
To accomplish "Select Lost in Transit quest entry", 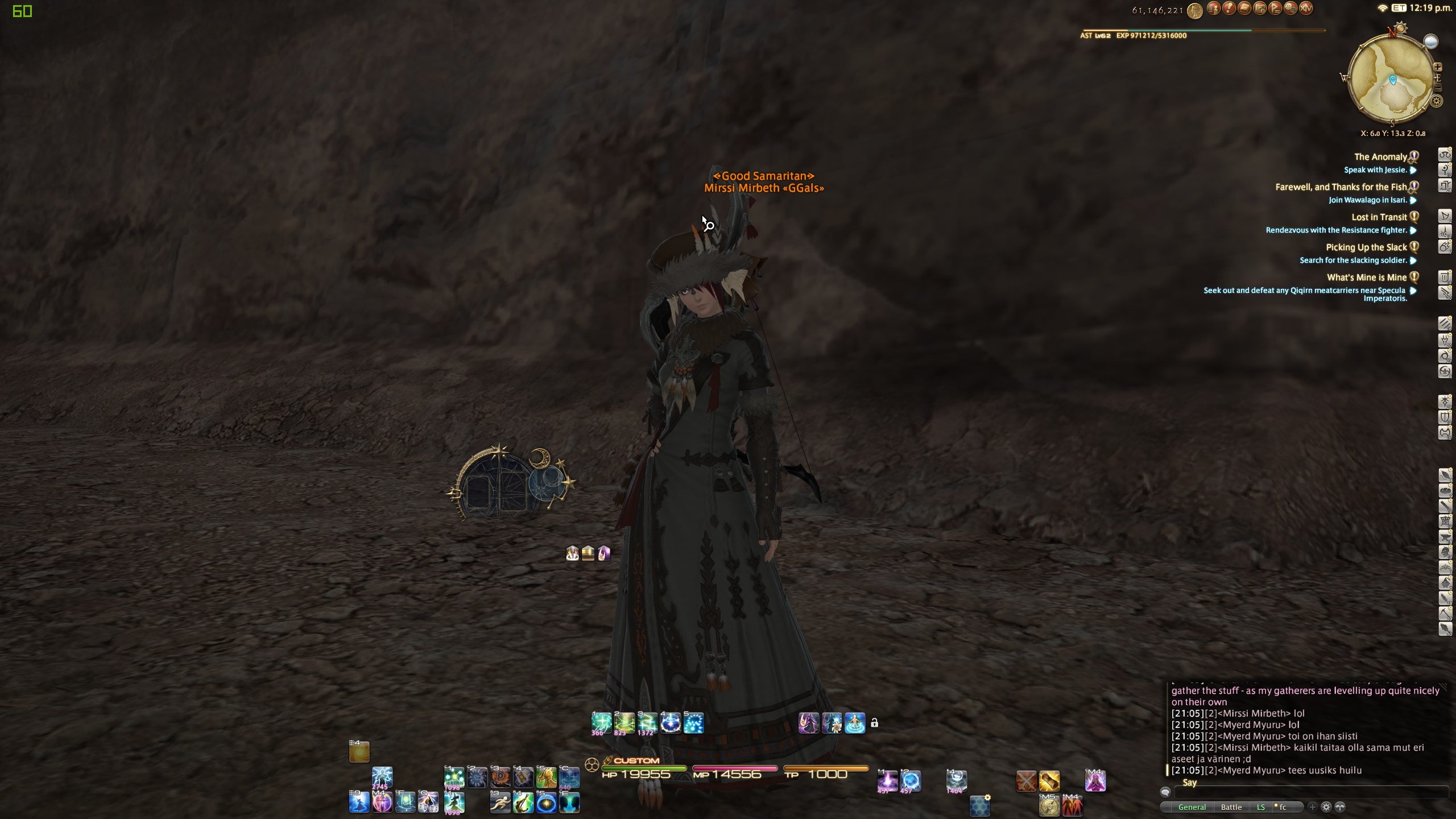I will [1379, 217].
